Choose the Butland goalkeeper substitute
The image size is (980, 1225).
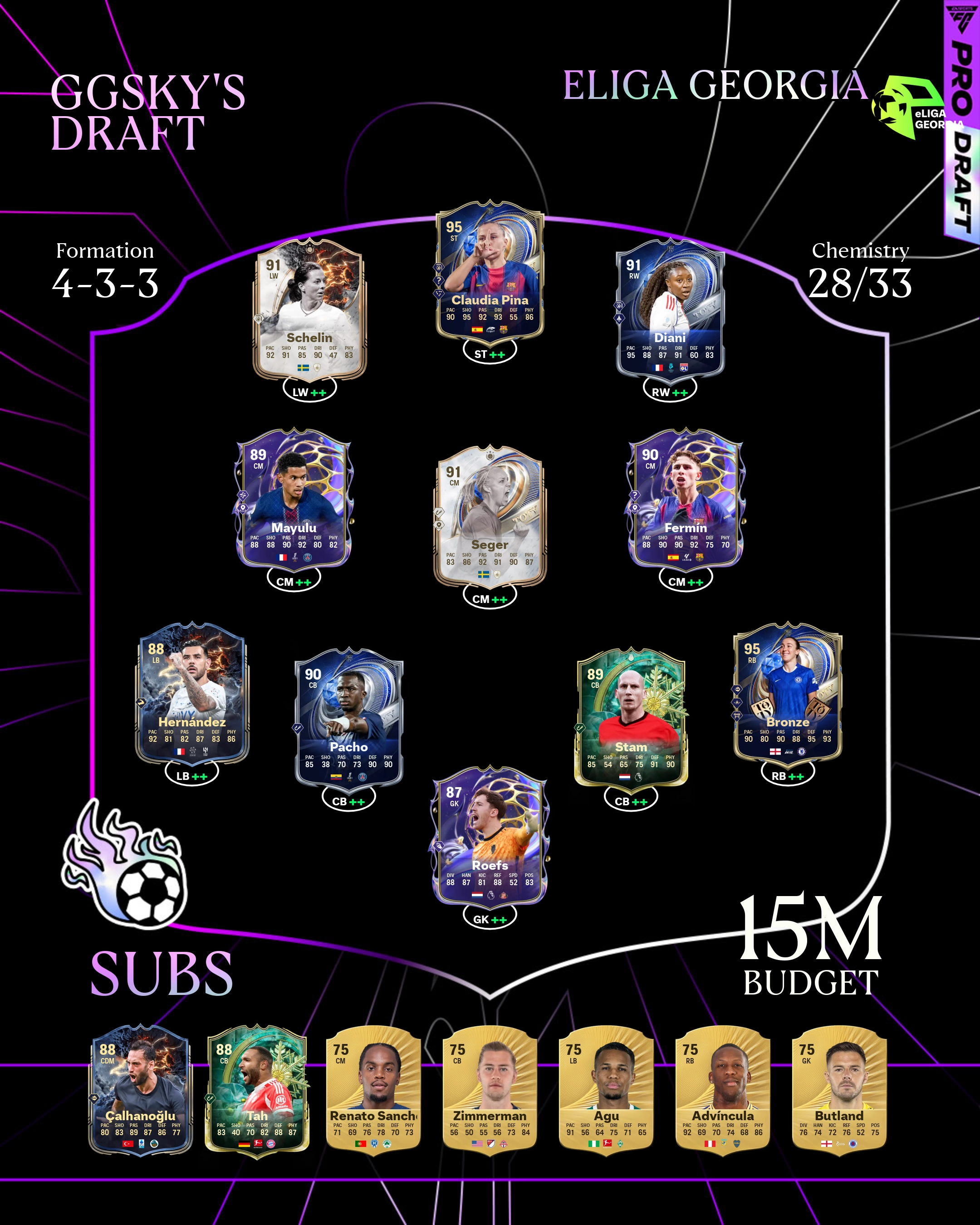click(839, 1091)
